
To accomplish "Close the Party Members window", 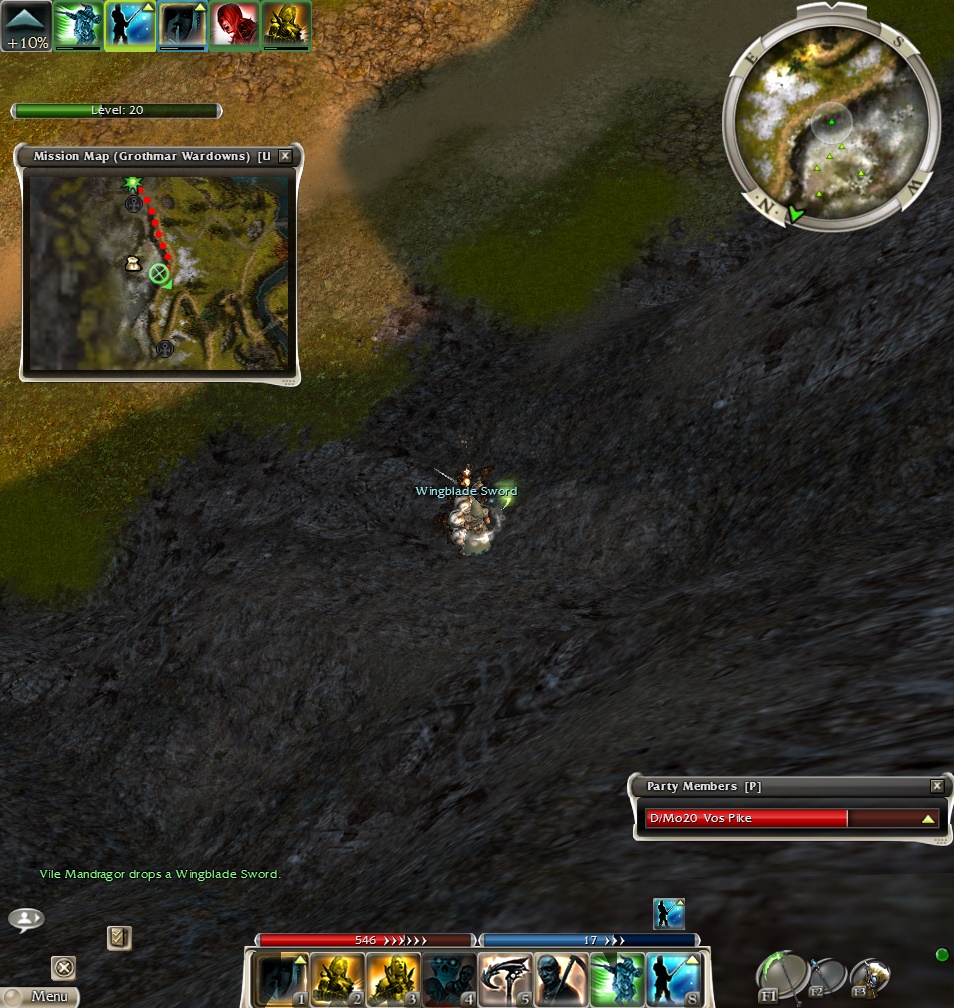I will 937,786.
